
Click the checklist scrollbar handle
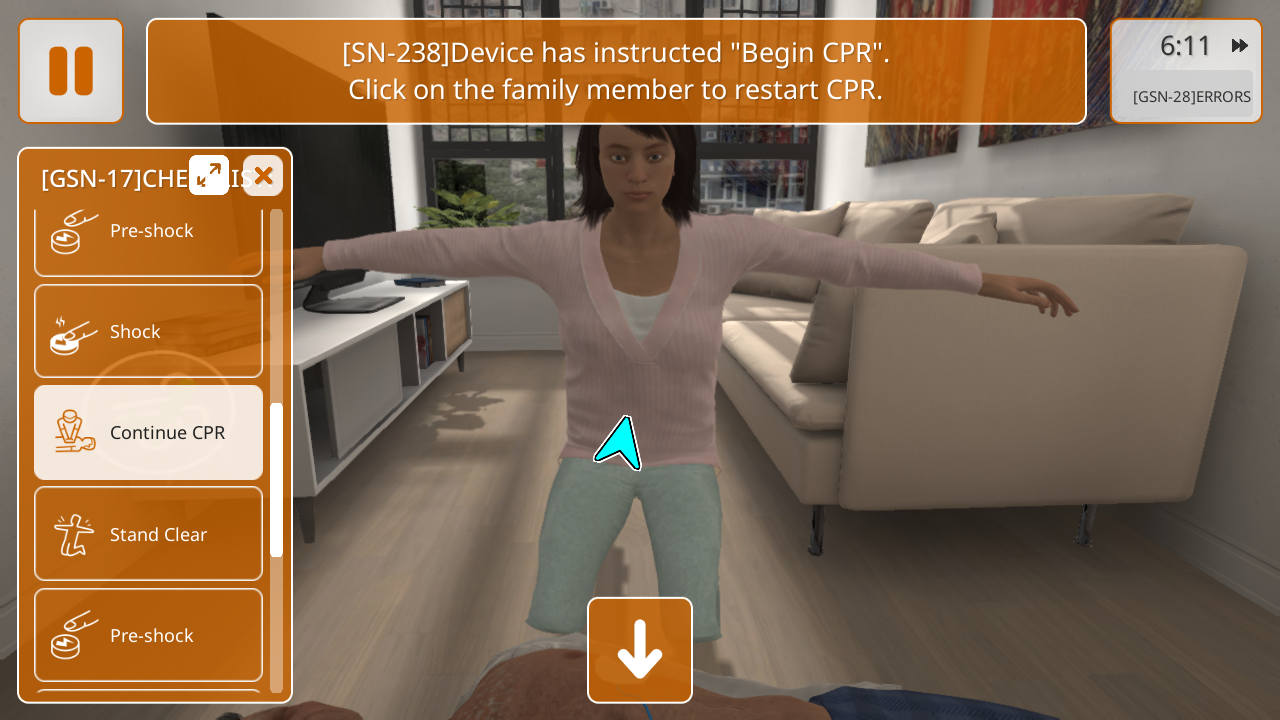click(x=277, y=480)
